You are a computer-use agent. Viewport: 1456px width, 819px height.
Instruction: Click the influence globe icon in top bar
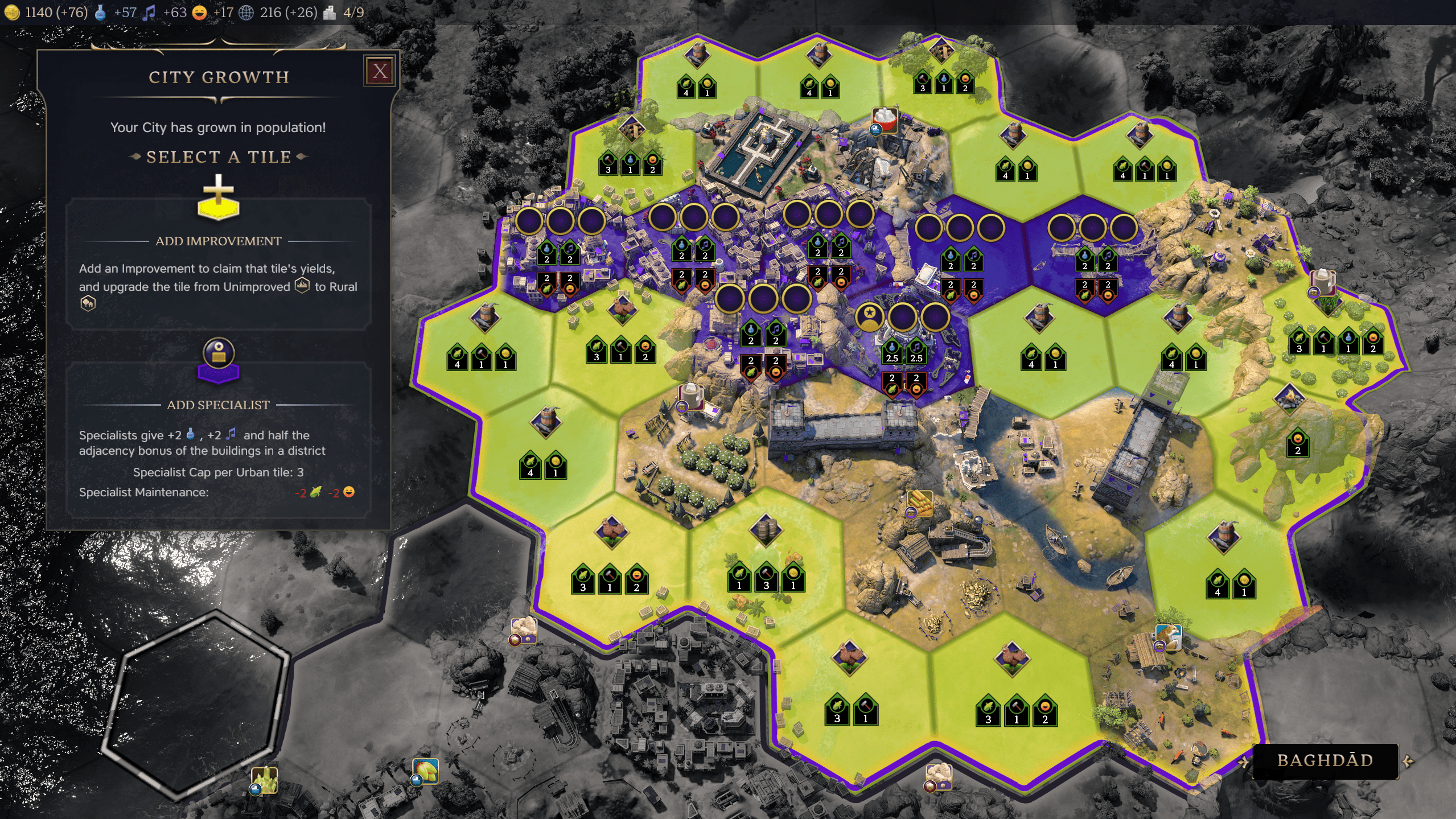[246, 13]
